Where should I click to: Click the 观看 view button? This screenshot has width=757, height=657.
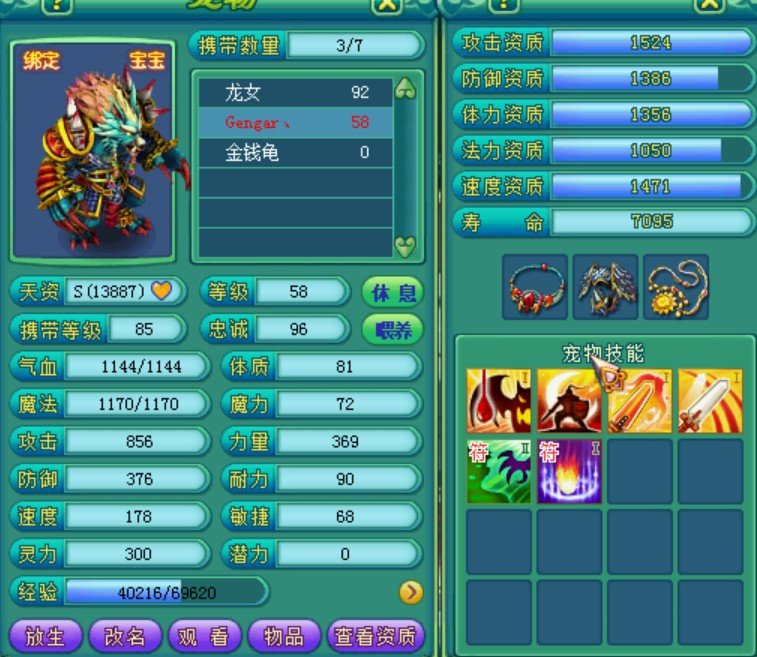coord(203,637)
